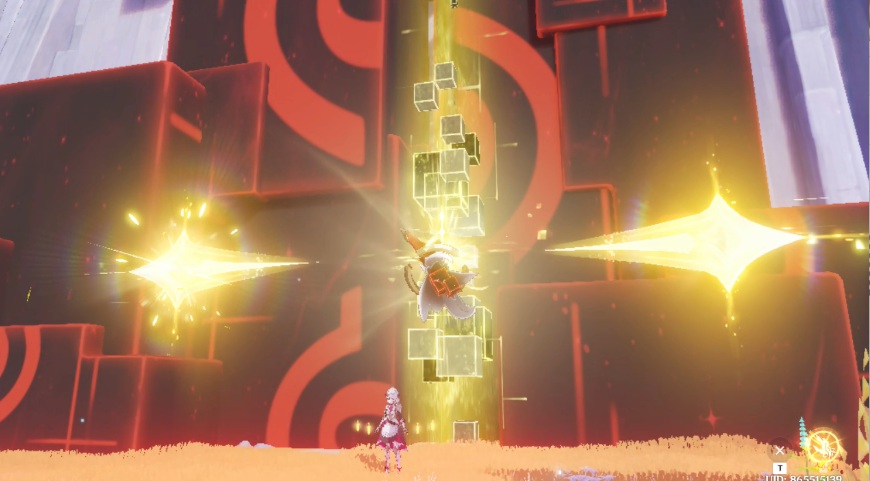Activate the glowing golden burst icon
The height and width of the screenshot is (481, 870).
pos(823,447)
